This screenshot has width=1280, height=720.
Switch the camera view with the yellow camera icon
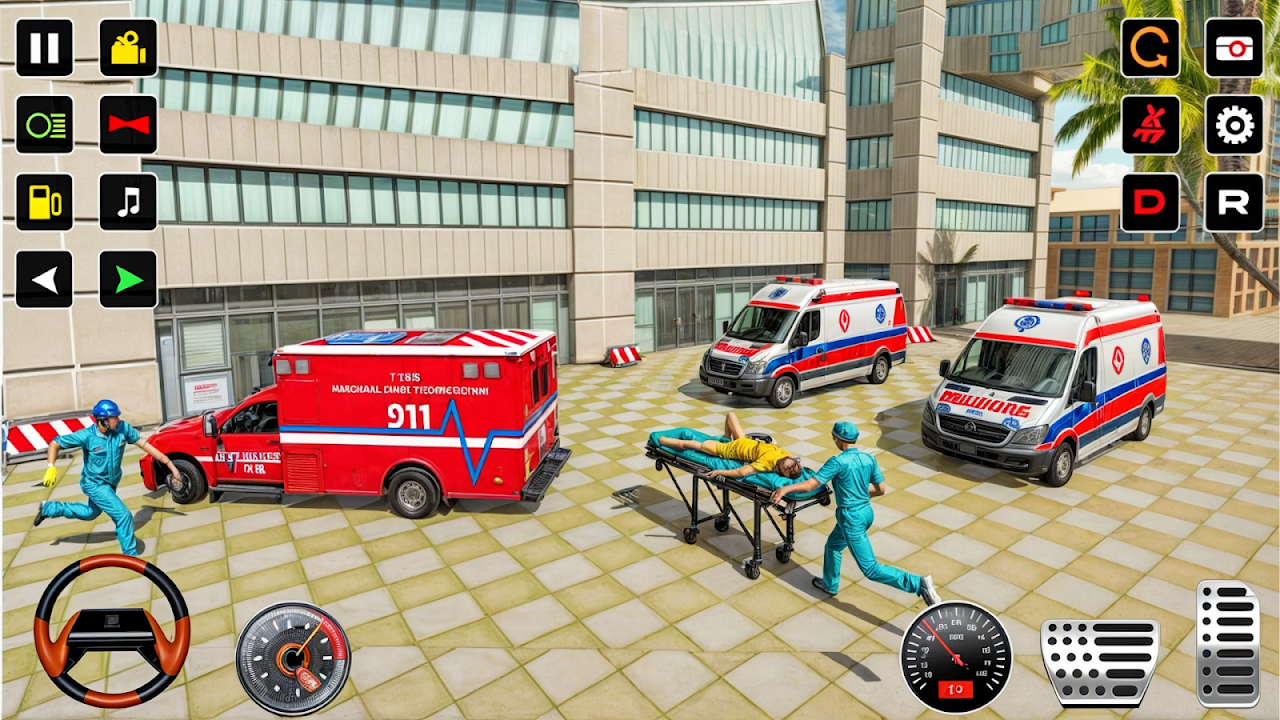tap(128, 47)
